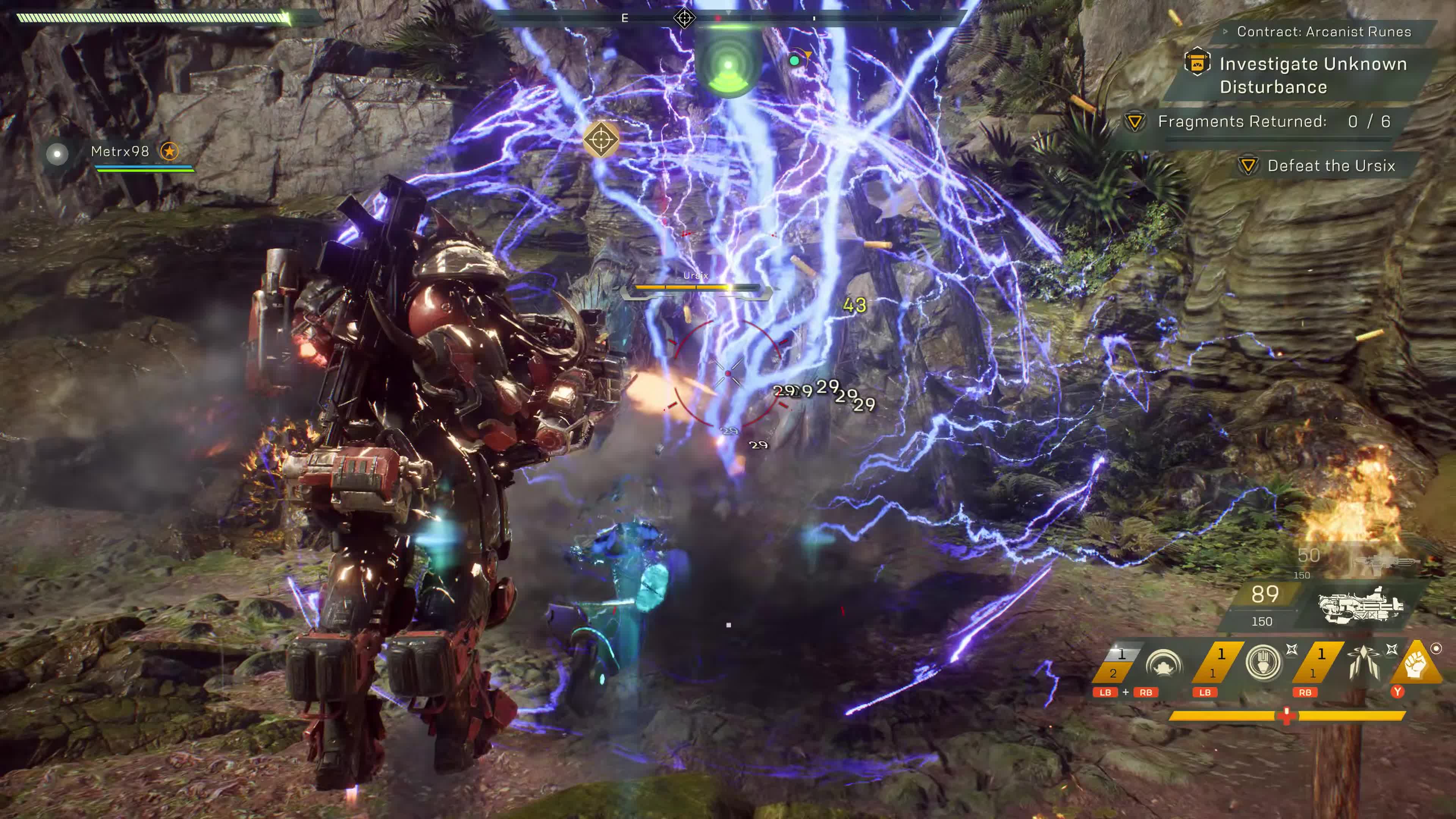Click the red cross health icon
1456x819 pixels.
1287,715
